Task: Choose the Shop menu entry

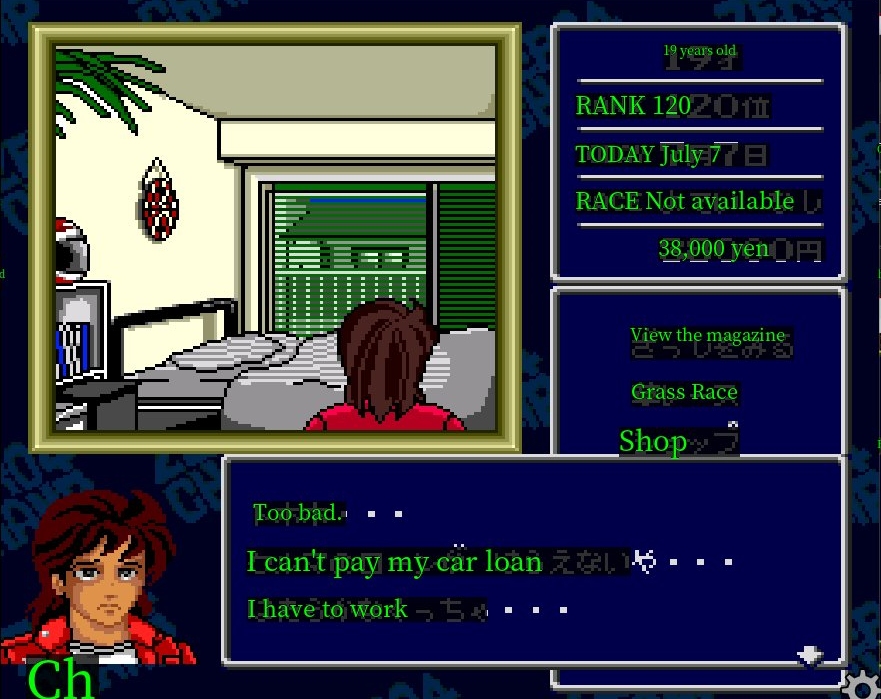Action: tap(654, 441)
